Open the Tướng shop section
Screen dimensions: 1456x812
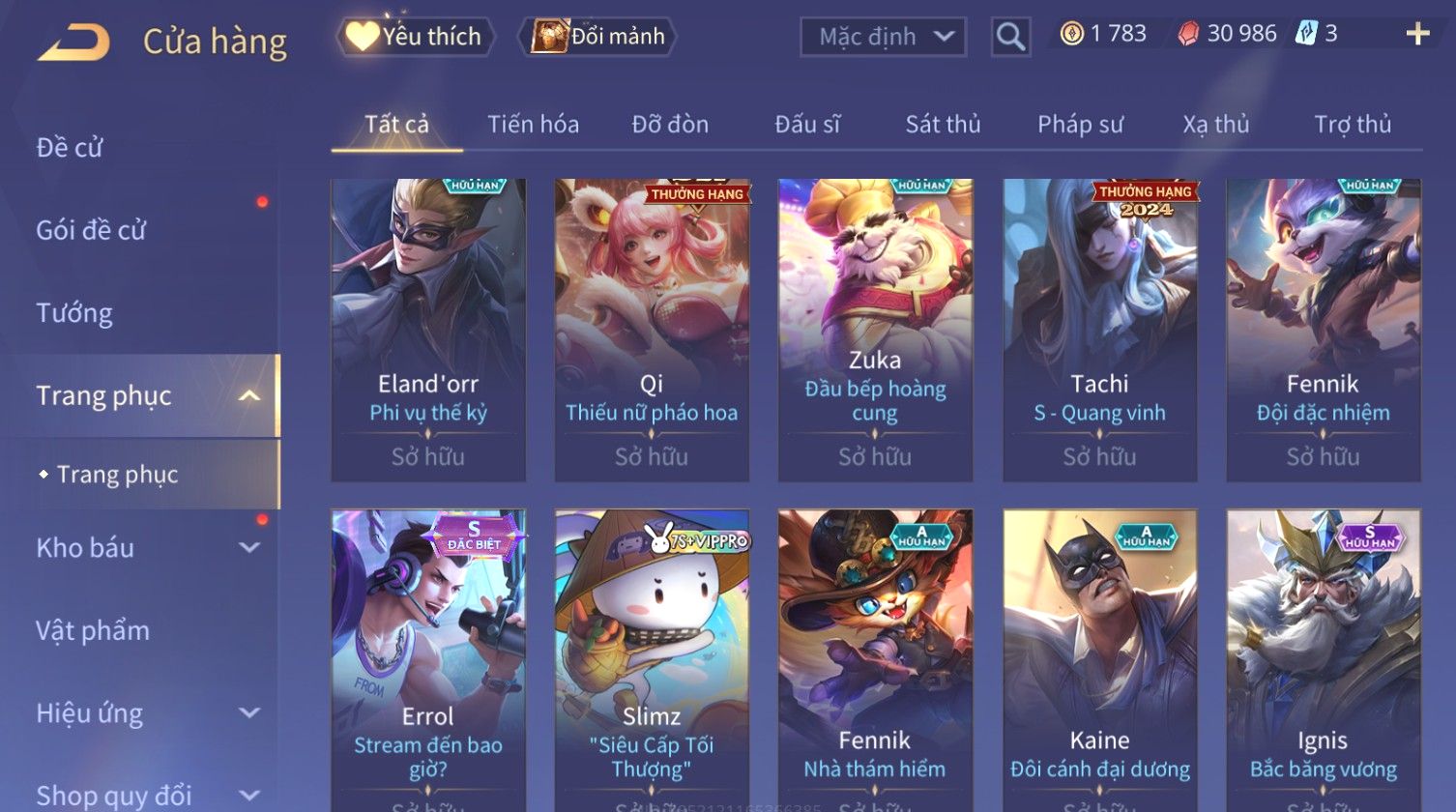point(74,313)
